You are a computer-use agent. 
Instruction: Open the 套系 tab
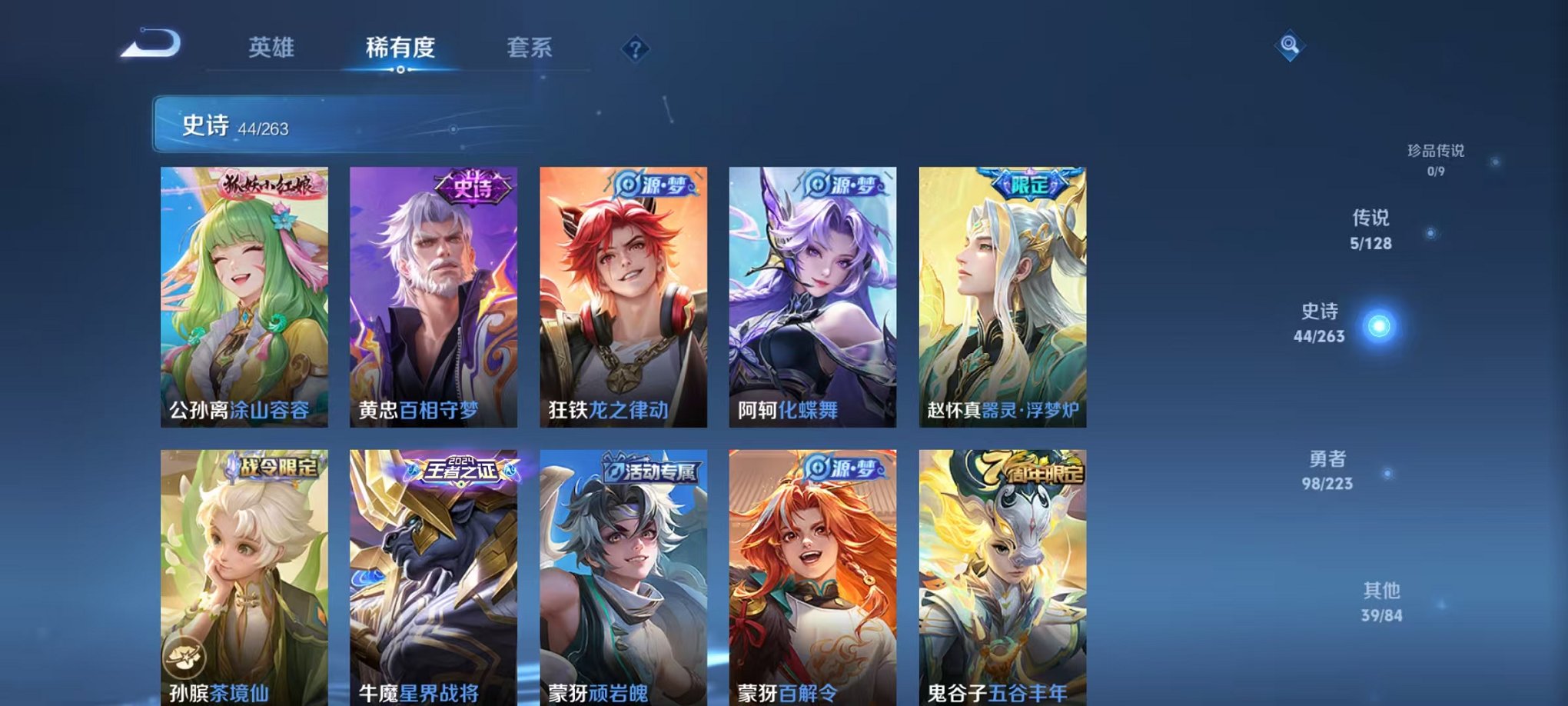pyautogui.click(x=537, y=48)
